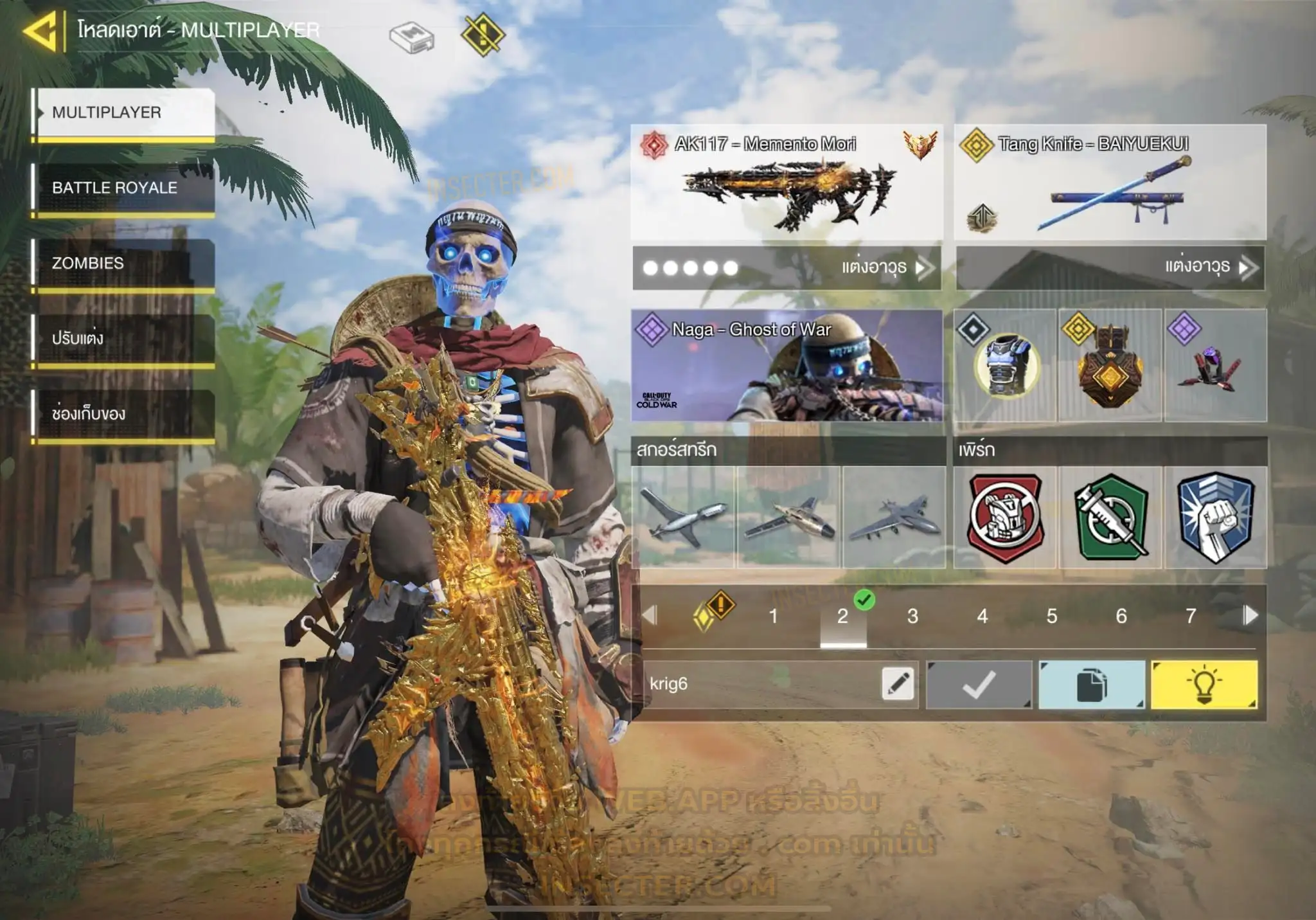The image size is (1316, 920).
Task: Open the ช่องเก็บของ inventory menu
Action: 124,413
